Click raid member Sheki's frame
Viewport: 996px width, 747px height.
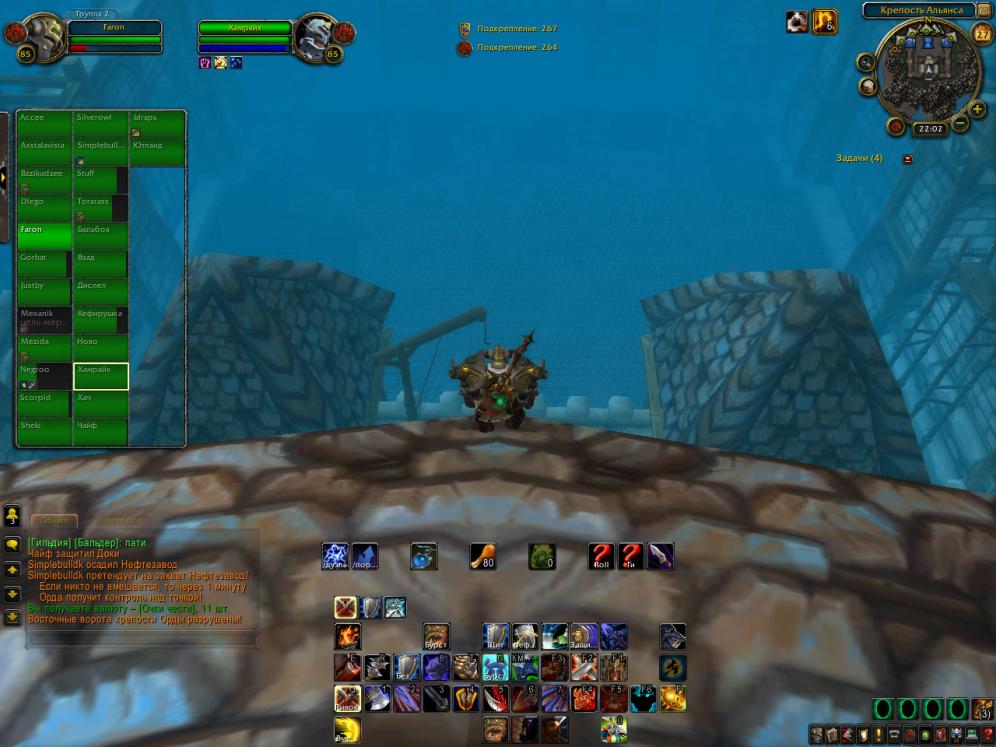click(x=44, y=432)
